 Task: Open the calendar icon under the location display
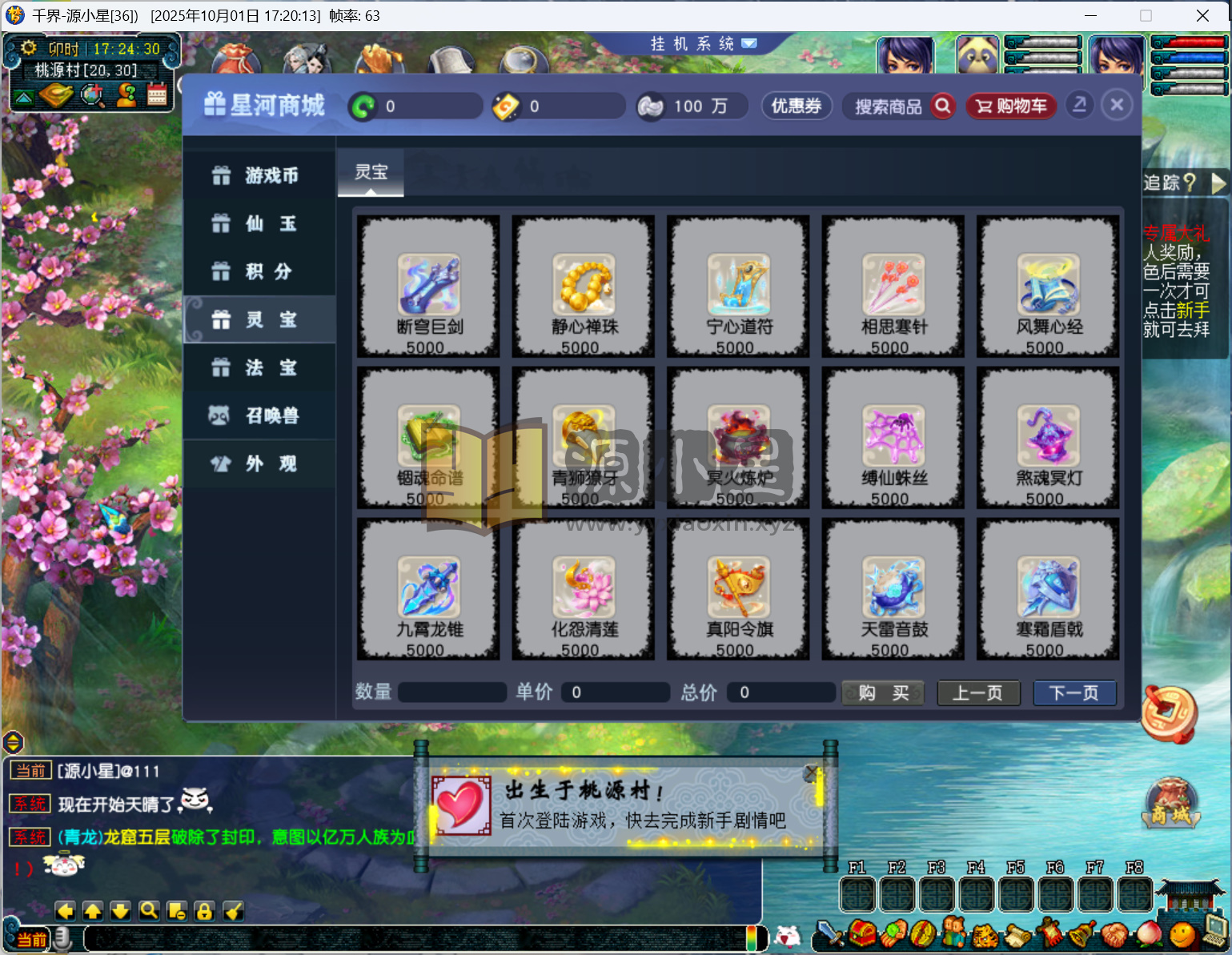(157, 95)
